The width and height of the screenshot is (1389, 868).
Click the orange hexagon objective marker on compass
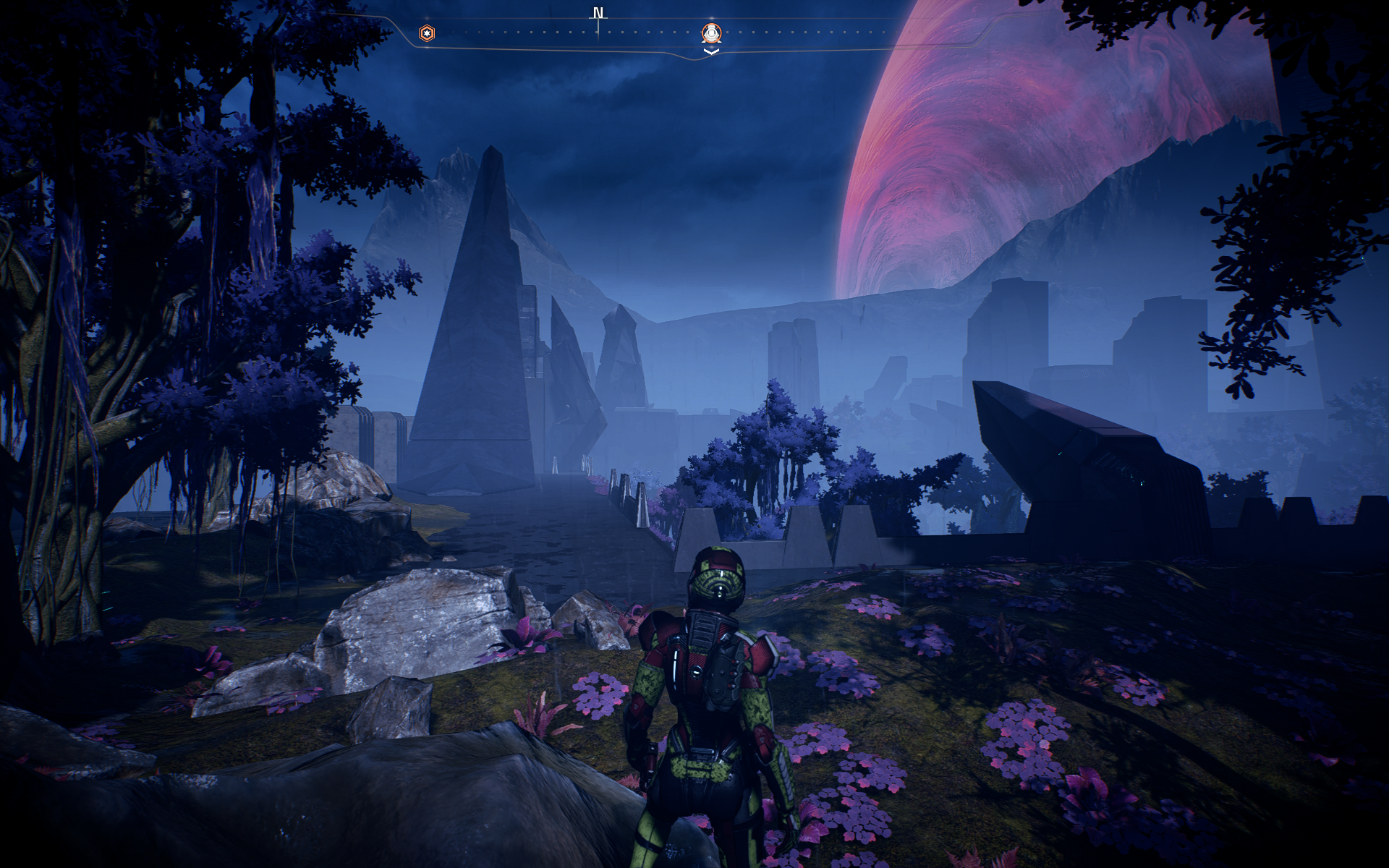[428, 33]
